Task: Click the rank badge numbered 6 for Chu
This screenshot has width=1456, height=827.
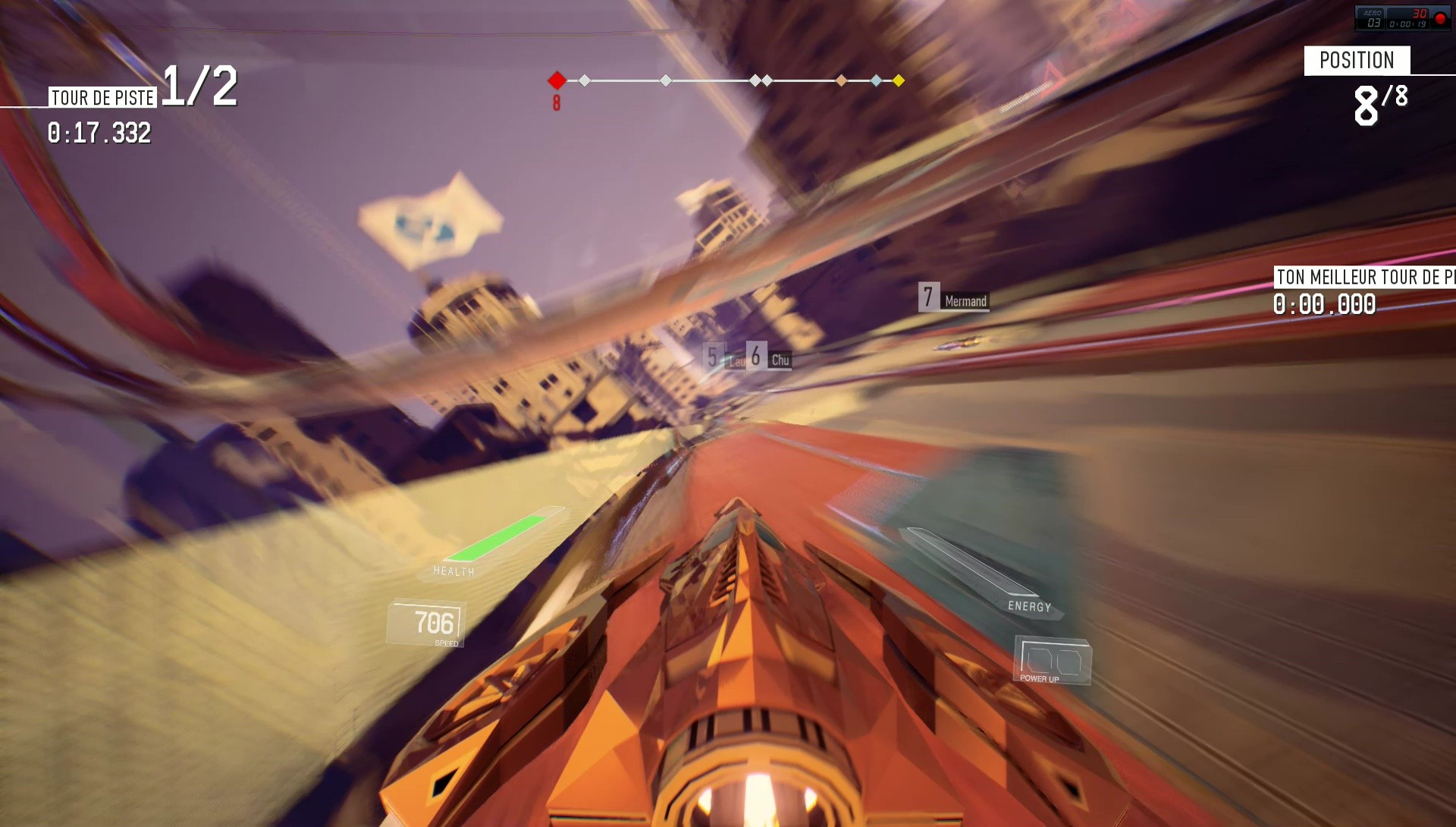Action: click(755, 357)
